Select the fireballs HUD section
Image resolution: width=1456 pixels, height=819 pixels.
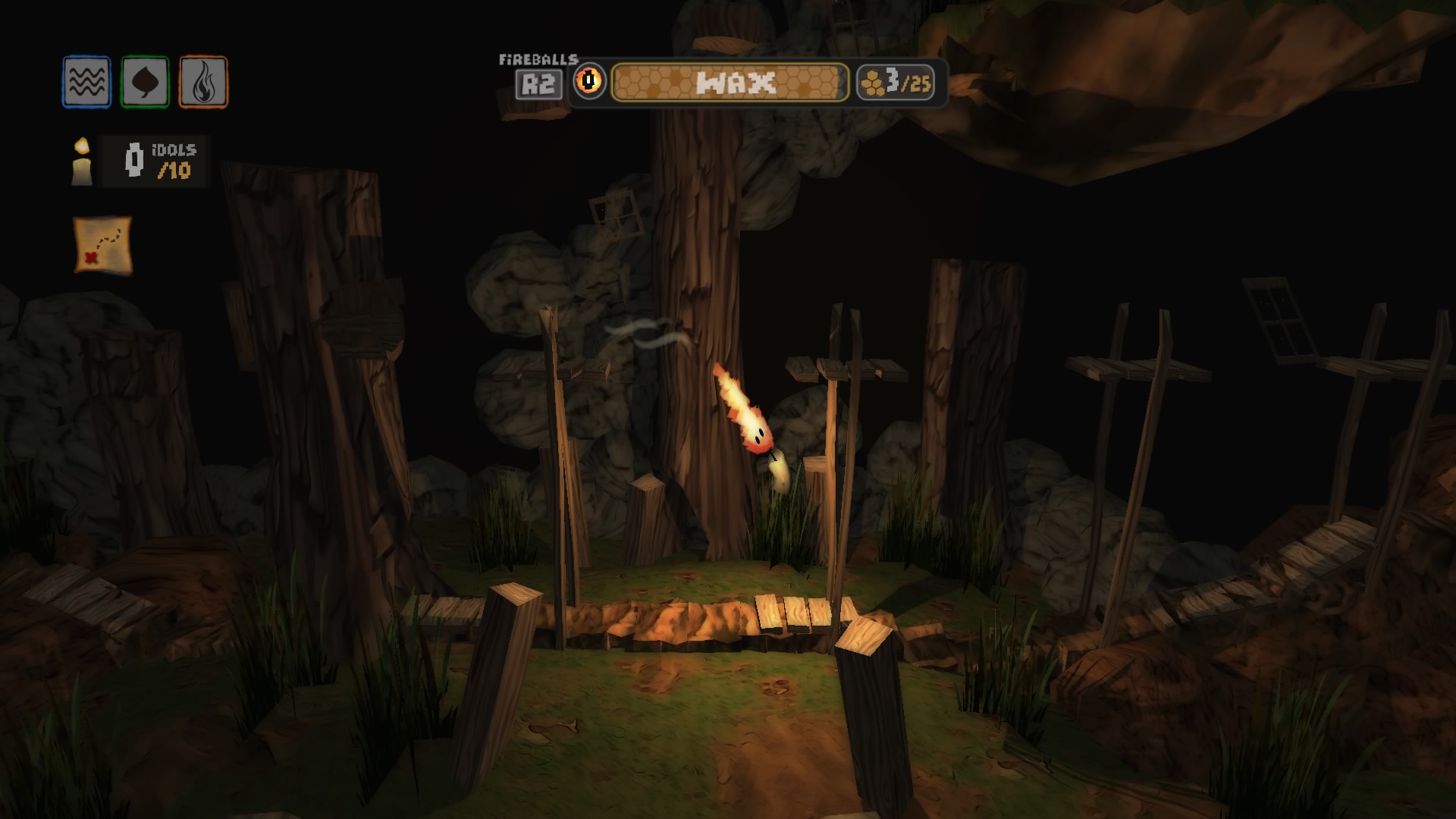541,83
